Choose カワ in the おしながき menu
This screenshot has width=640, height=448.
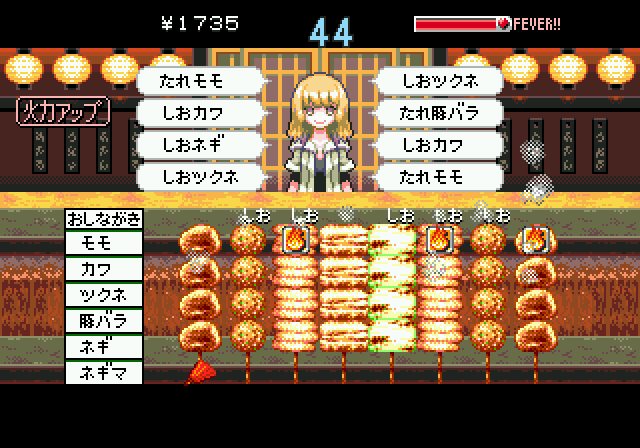pos(104,269)
